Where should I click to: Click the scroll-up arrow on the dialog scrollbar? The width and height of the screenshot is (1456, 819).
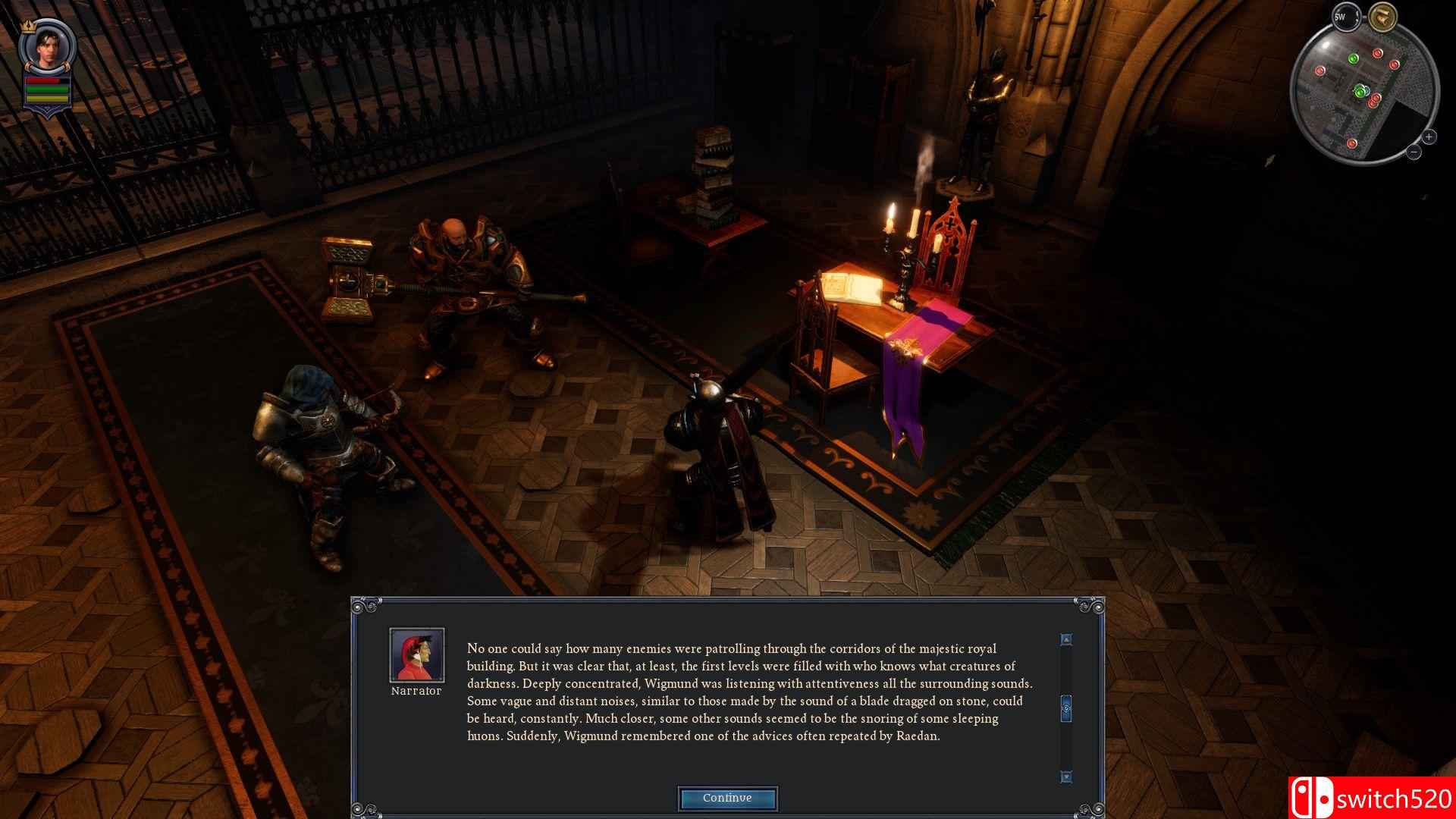(1065, 639)
